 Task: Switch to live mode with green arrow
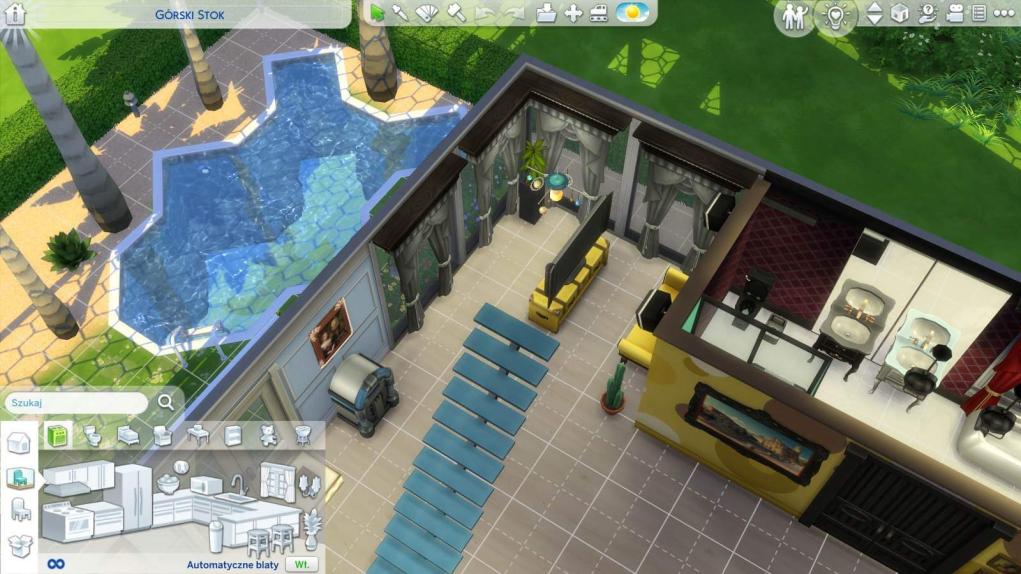pyautogui.click(x=377, y=13)
